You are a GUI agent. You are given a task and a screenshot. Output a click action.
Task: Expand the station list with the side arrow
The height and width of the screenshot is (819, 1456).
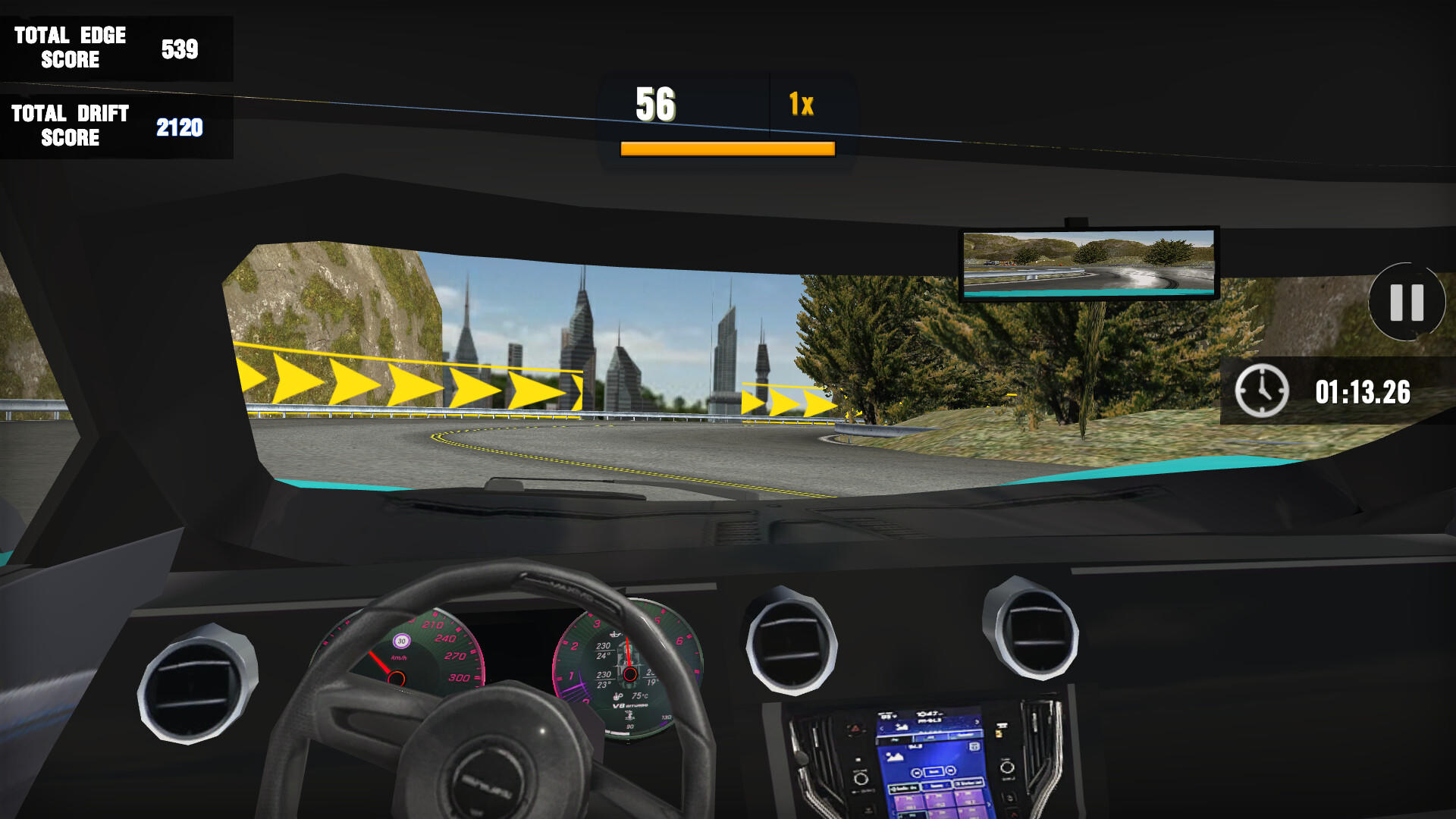tap(988, 804)
